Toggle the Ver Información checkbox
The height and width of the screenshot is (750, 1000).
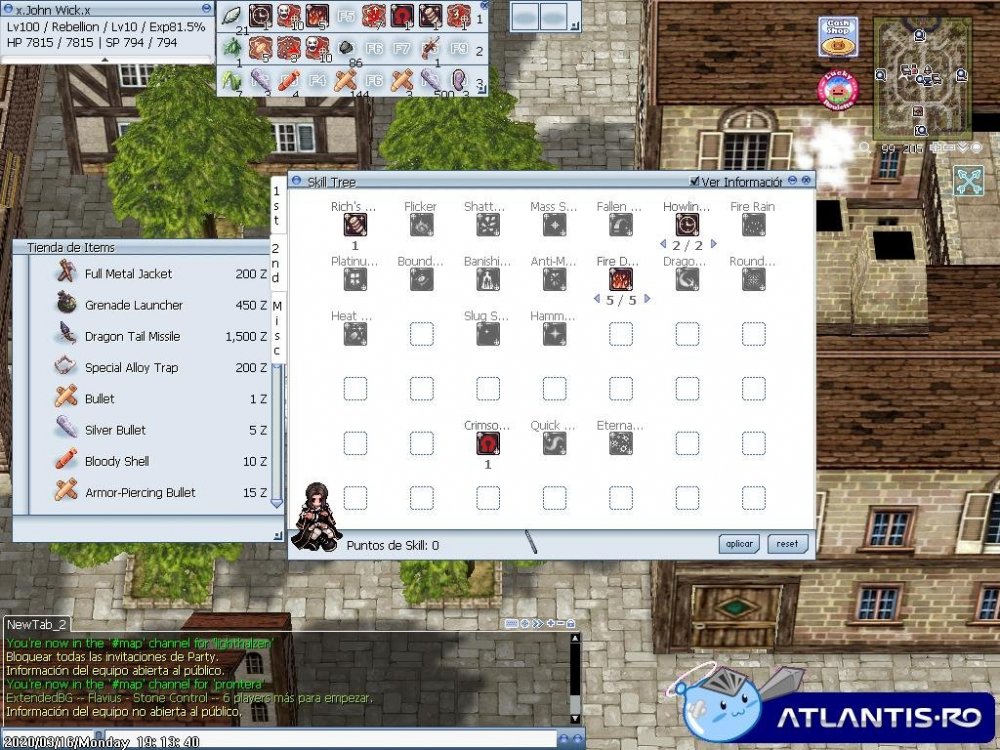[x=696, y=182]
